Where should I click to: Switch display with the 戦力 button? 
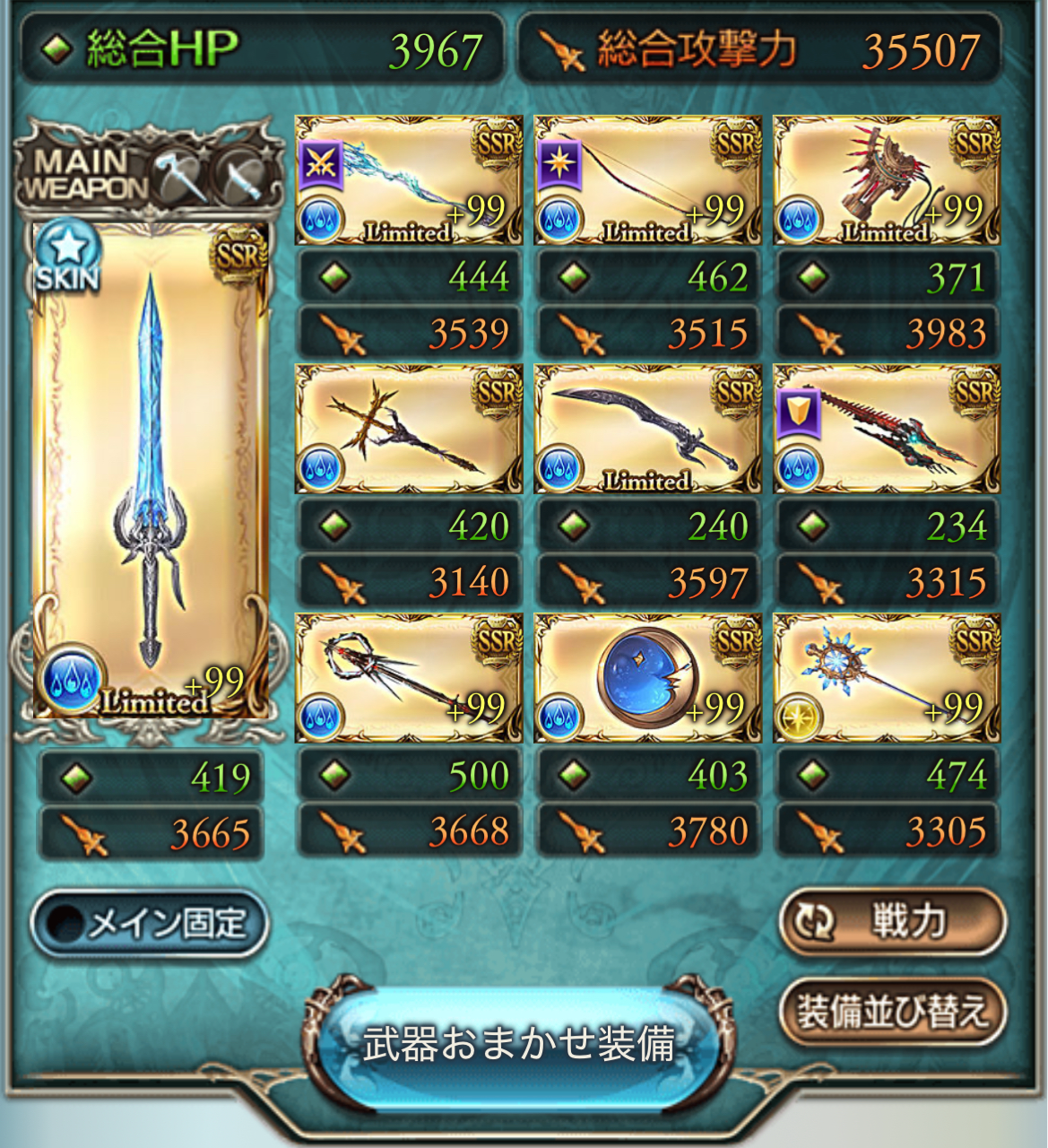point(892,921)
